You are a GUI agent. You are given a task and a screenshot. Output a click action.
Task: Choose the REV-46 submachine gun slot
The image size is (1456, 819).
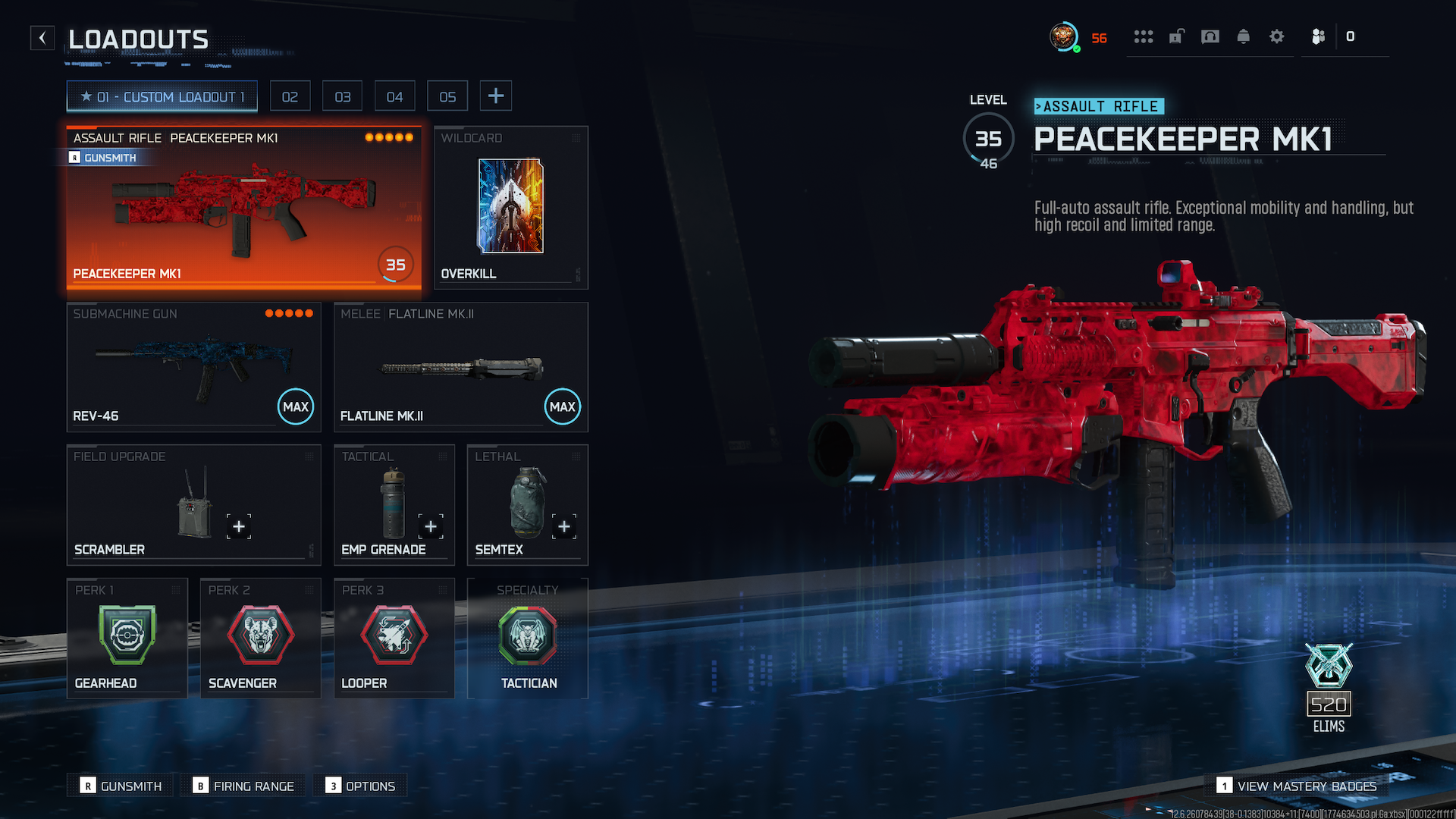[193, 367]
